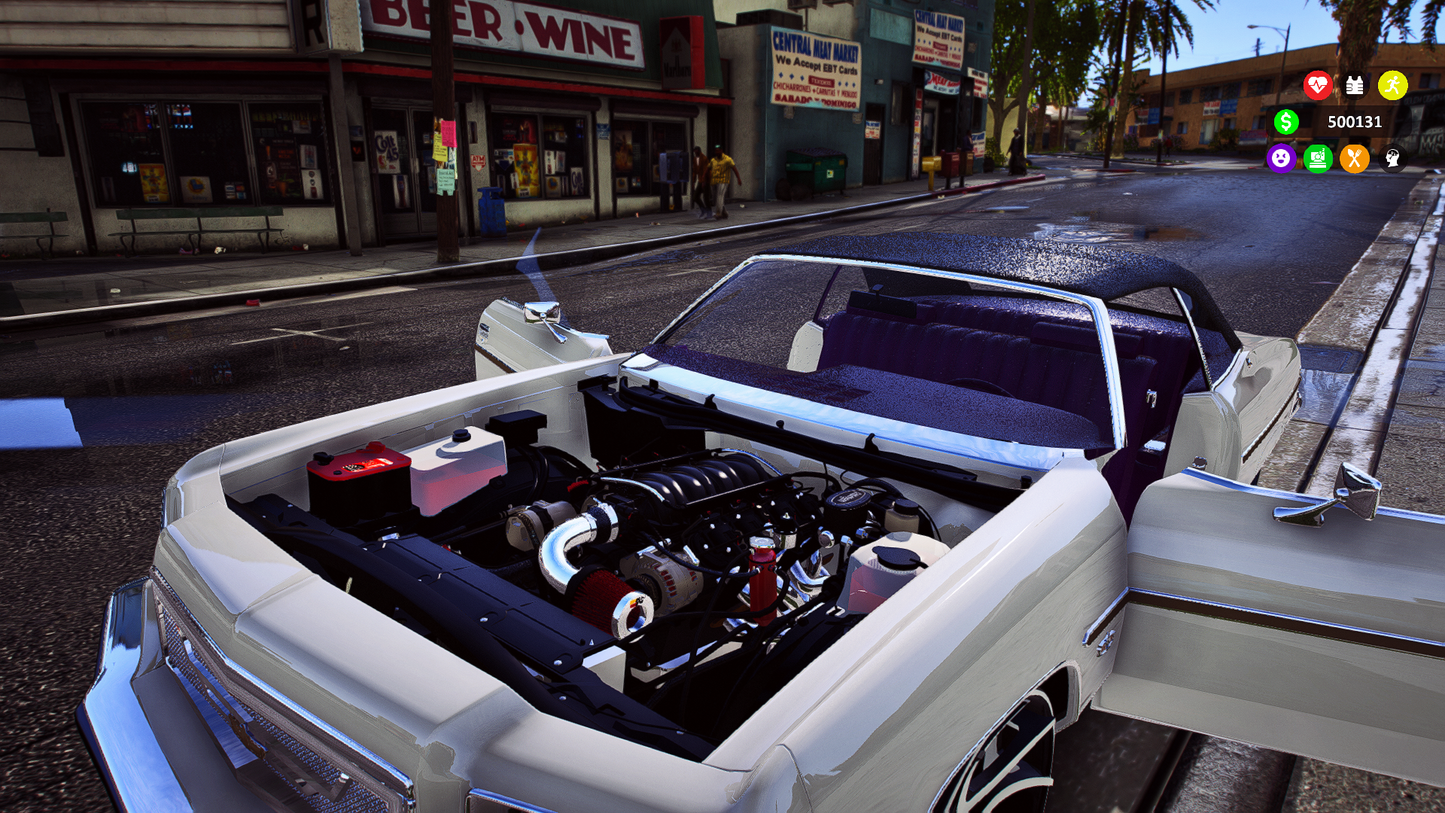Click the red health heart icon
The height and width of the screenshot is (813, 1445).
point(1318,86)
